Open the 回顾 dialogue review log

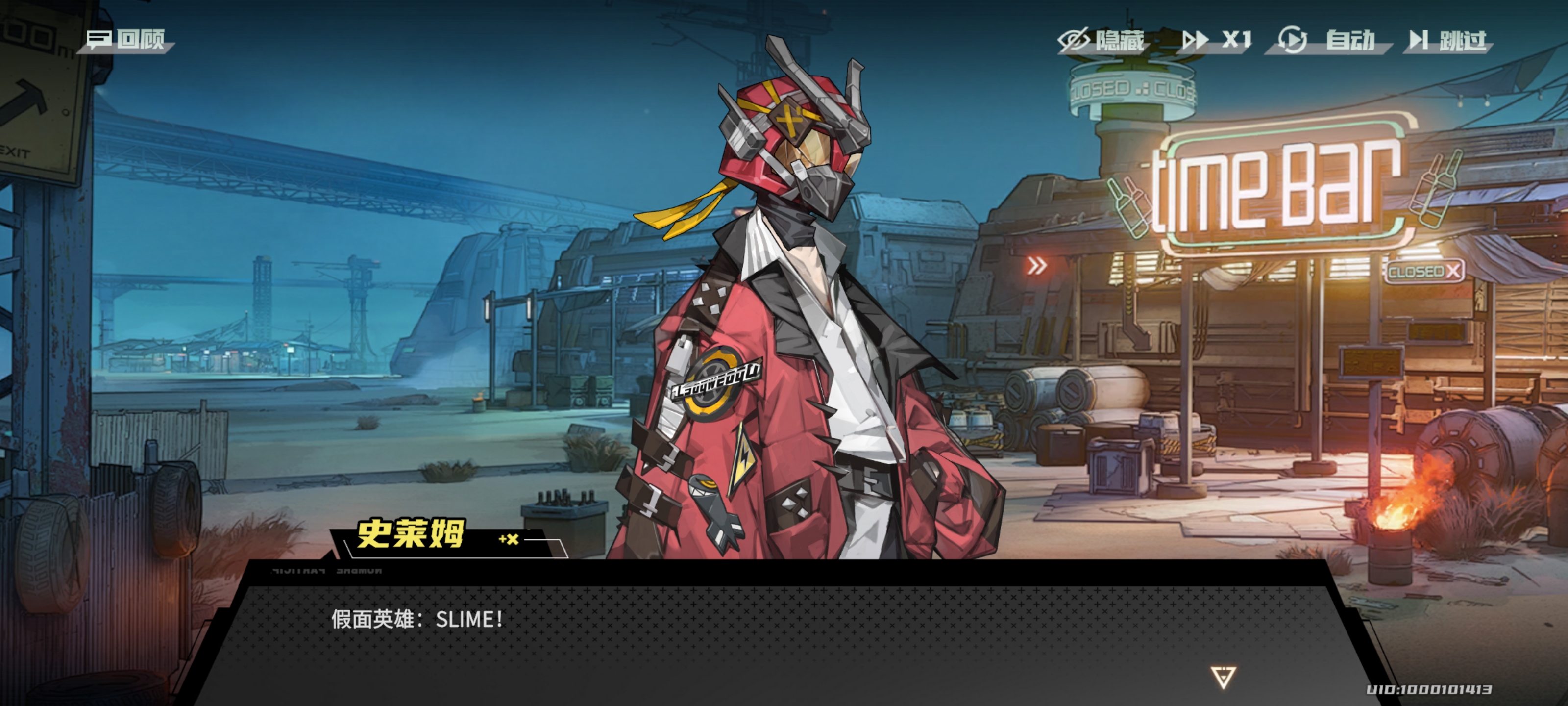click(x=126, y=40)
